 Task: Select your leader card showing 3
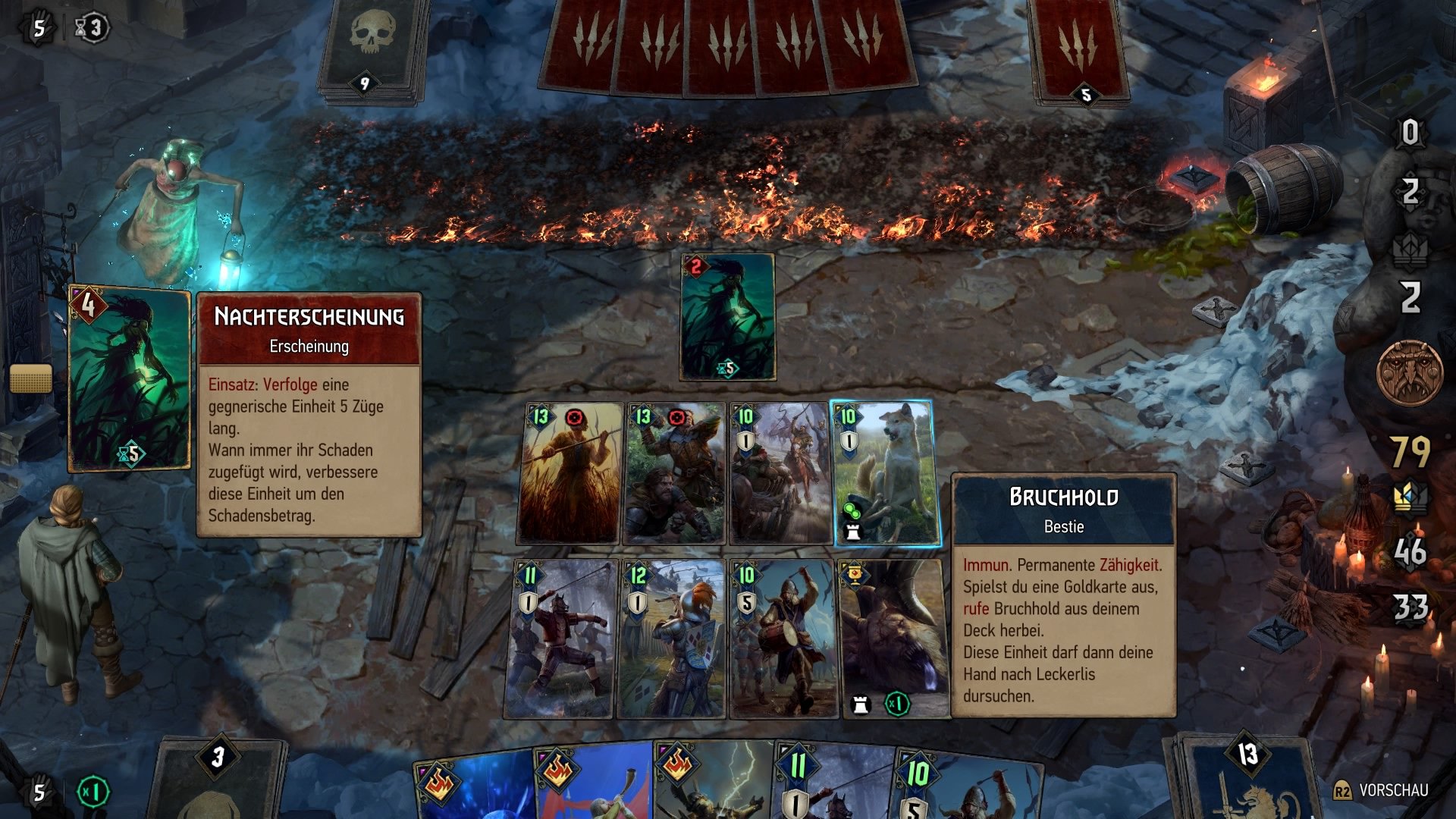tap(220, 781)
